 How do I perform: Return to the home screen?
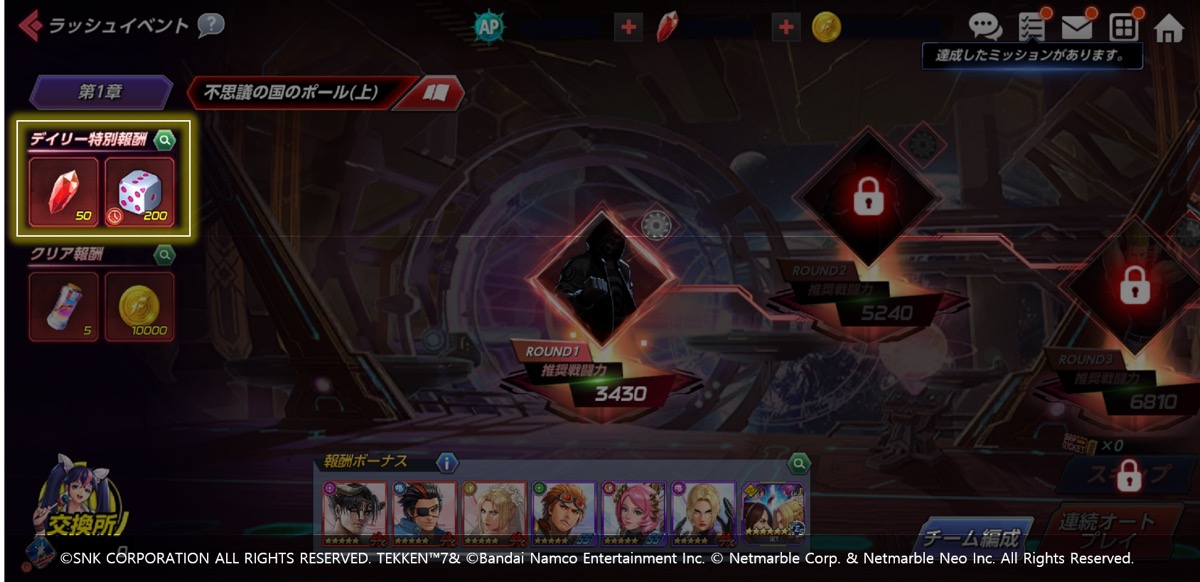(1168, 28)
